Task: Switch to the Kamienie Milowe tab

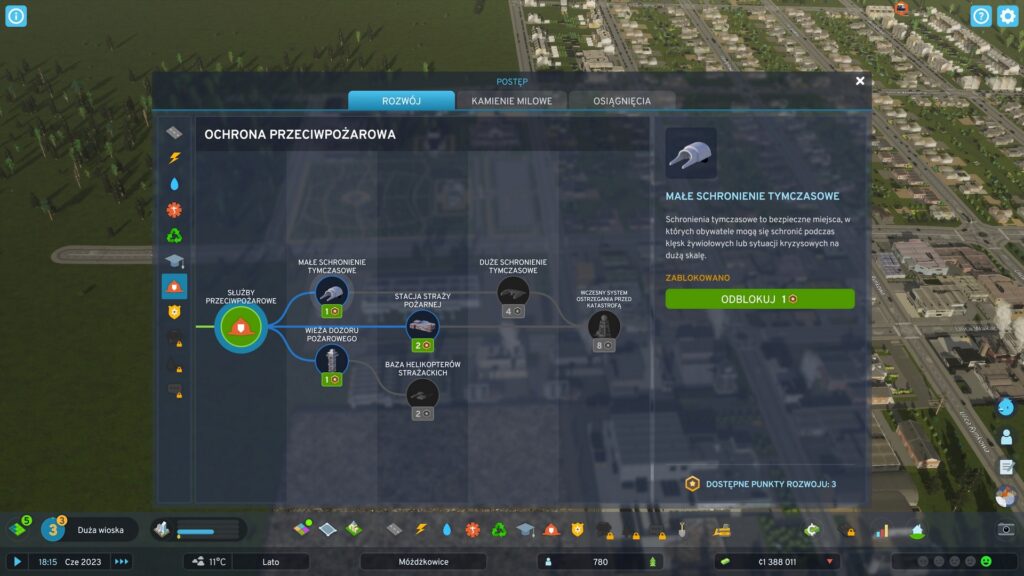Action: point(512,101)
